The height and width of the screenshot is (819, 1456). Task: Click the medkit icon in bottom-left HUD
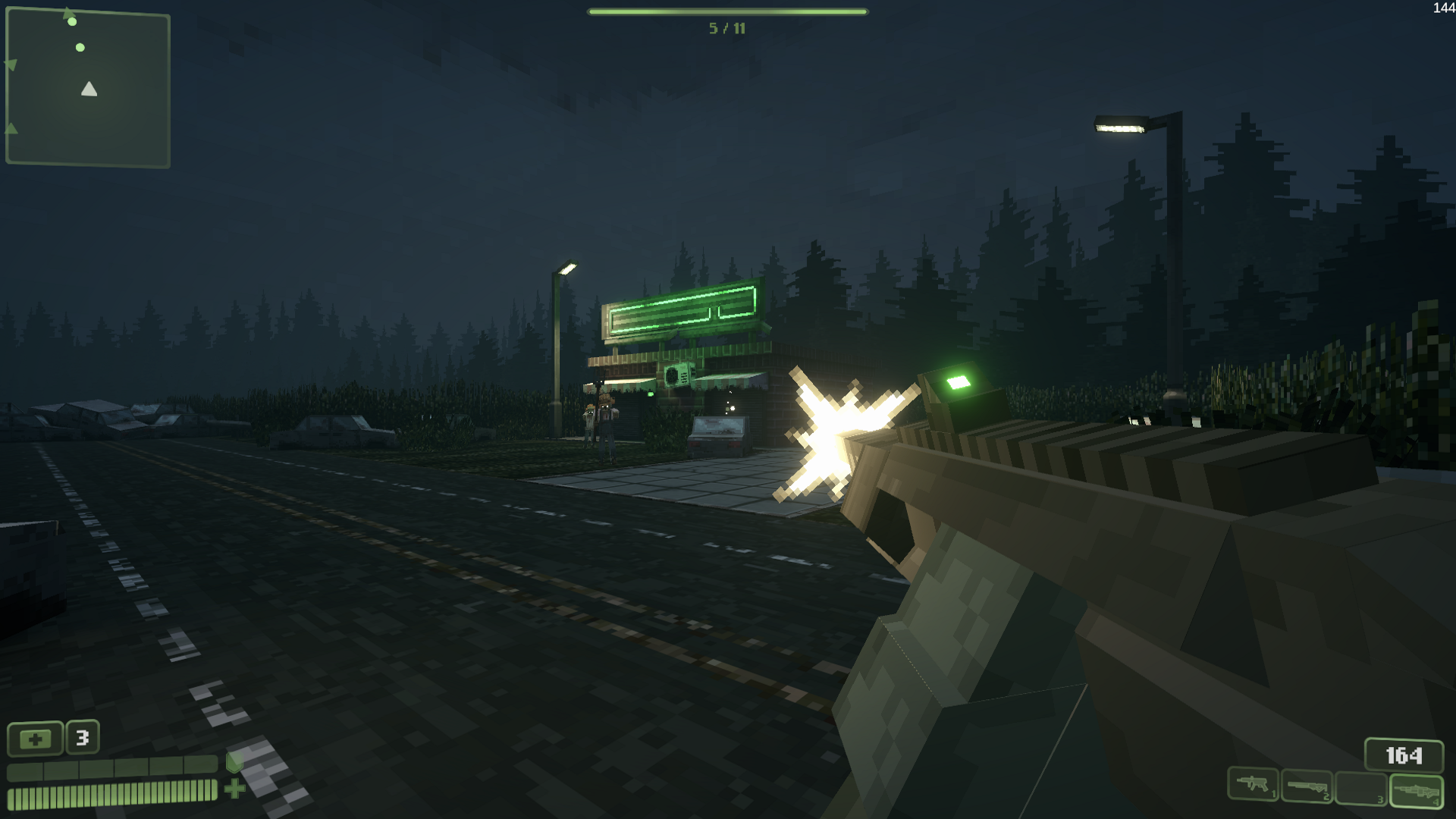tap(35, 739)
